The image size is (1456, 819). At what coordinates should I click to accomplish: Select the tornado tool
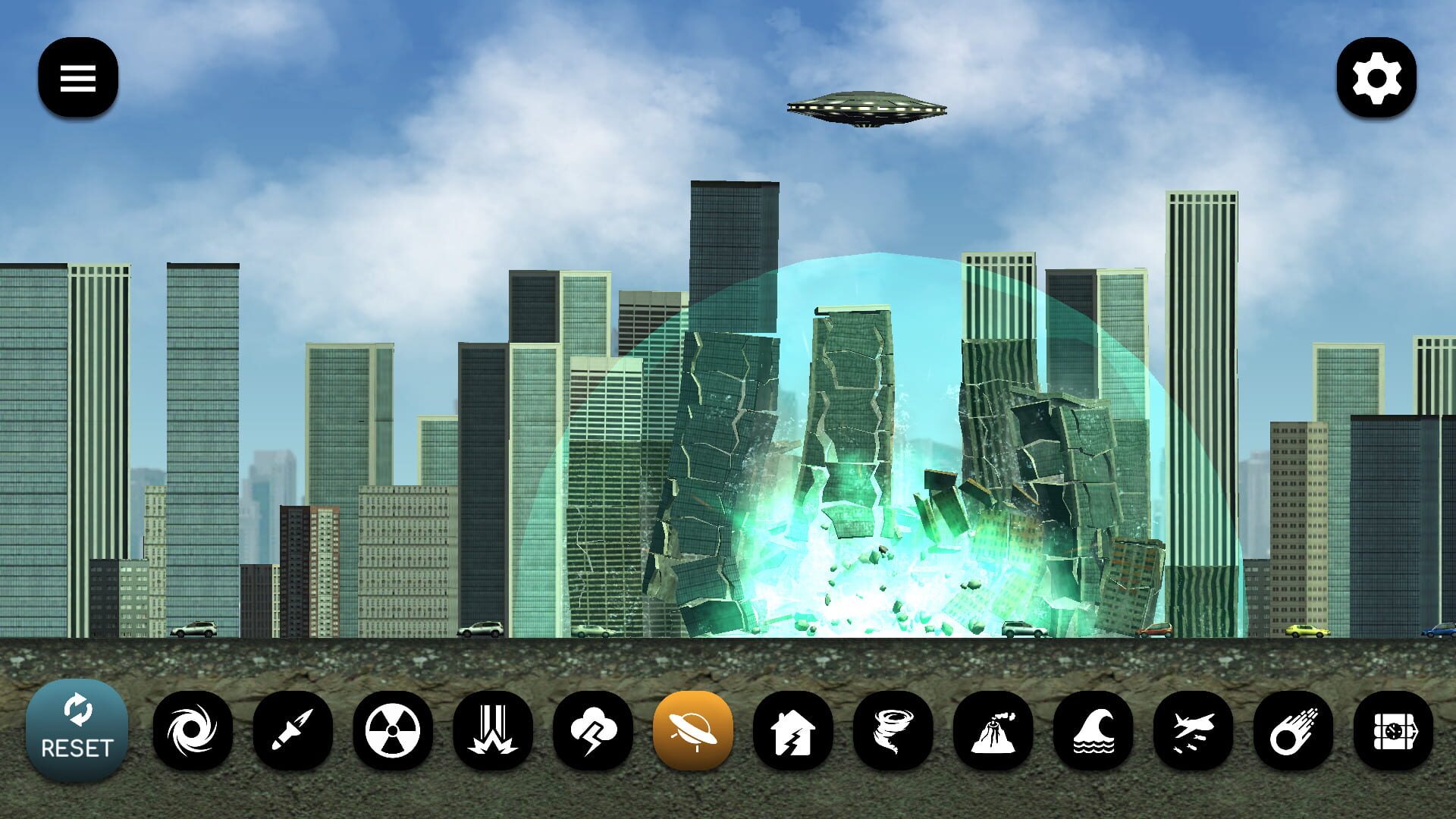pyautogui.click(x=894, y=730)
